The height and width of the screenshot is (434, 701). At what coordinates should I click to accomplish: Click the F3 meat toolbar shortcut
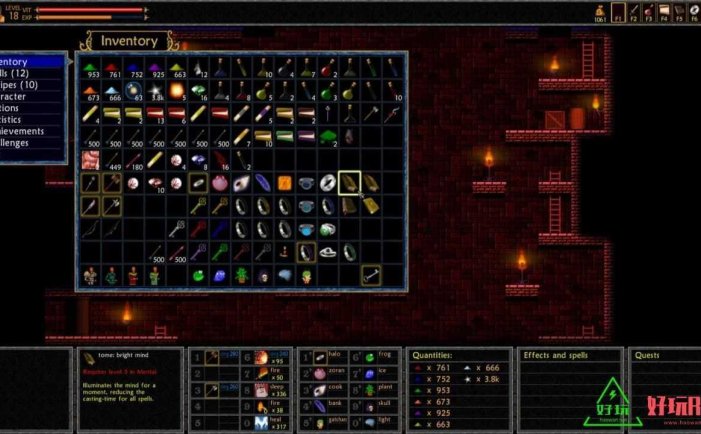pos(650,12)
